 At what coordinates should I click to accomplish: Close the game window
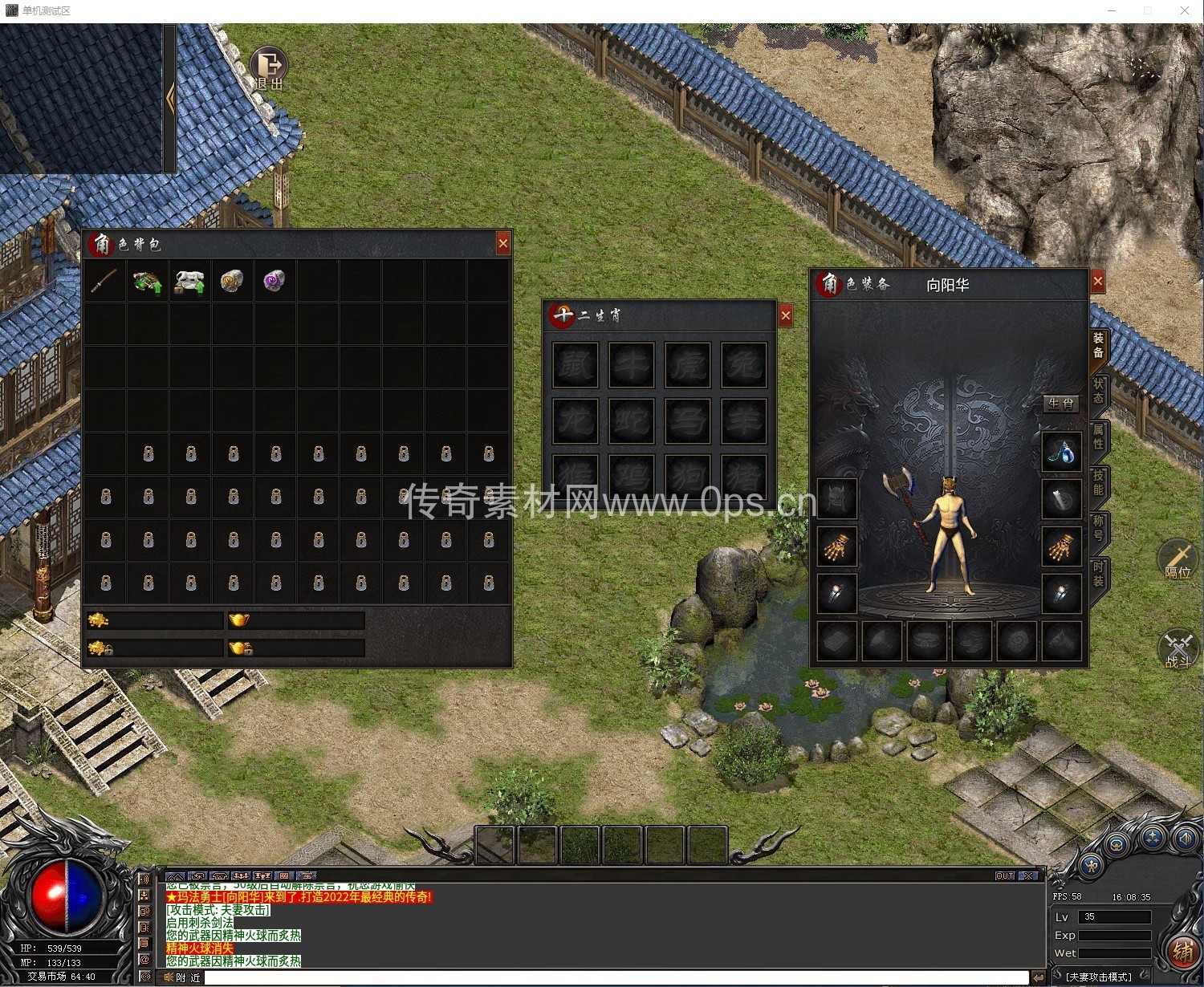[x=1185, y=10]
